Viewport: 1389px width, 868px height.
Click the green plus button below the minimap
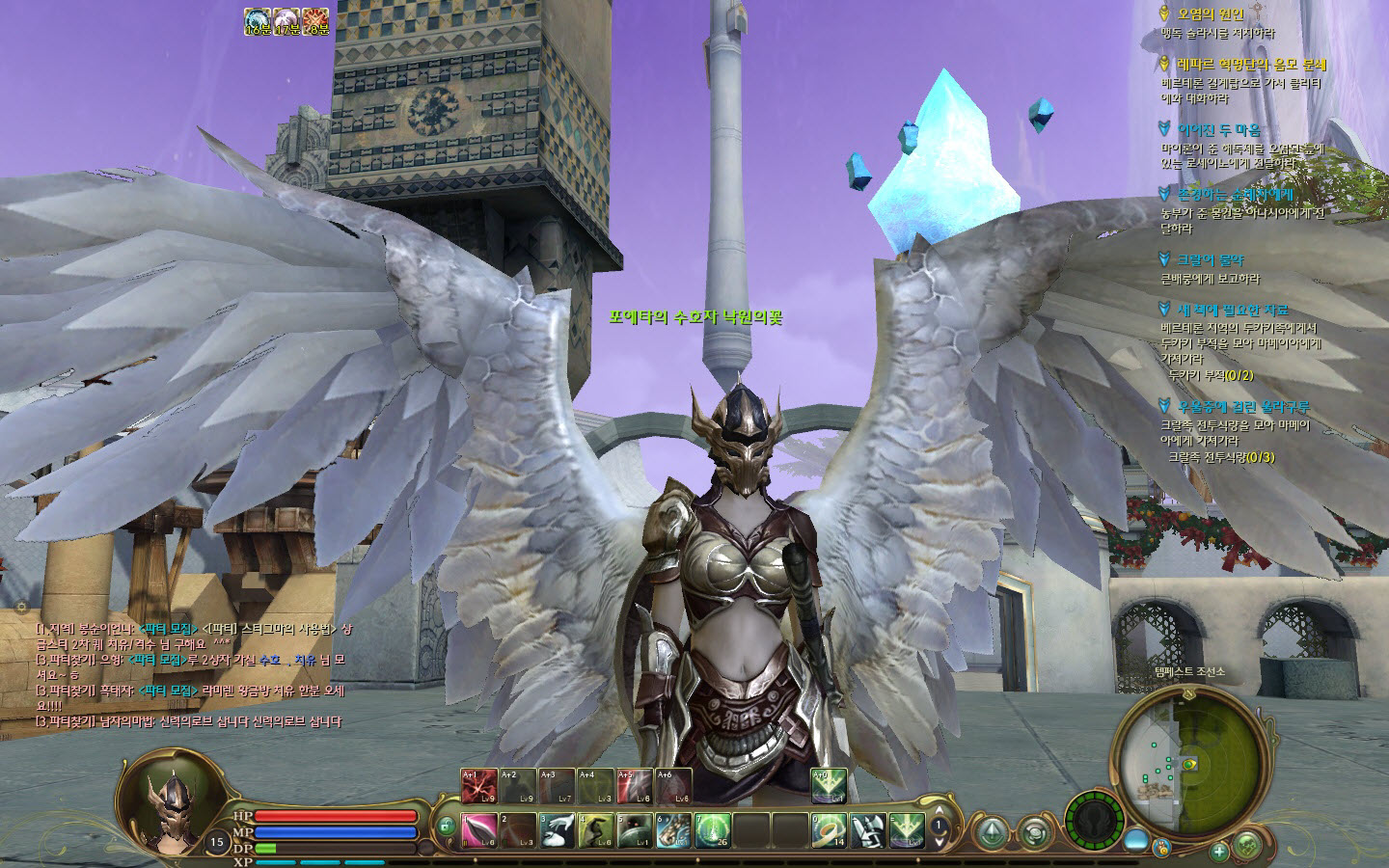[1219, 852]
